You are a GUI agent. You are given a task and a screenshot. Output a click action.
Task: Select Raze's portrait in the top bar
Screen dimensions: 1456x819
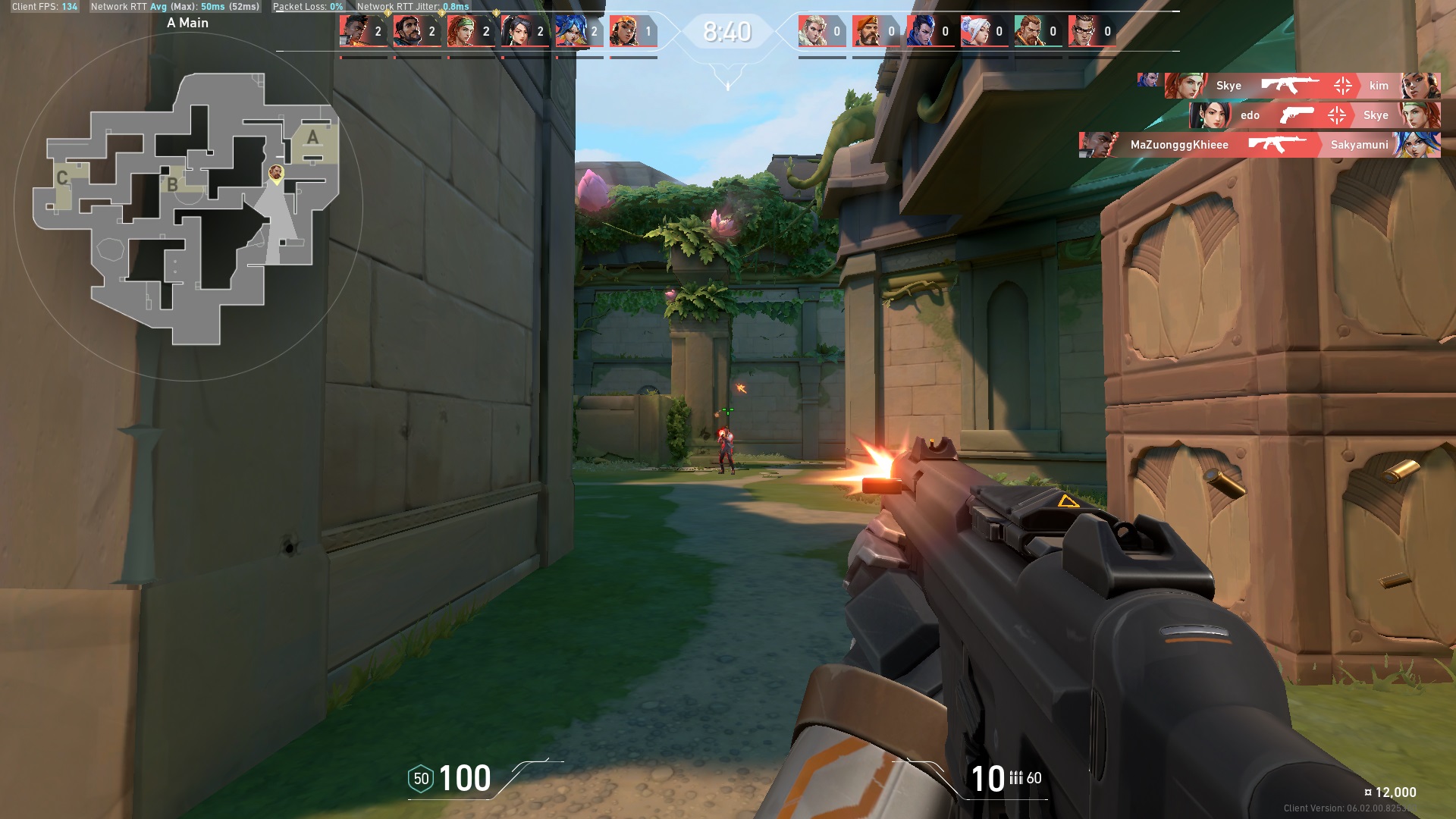624,31
